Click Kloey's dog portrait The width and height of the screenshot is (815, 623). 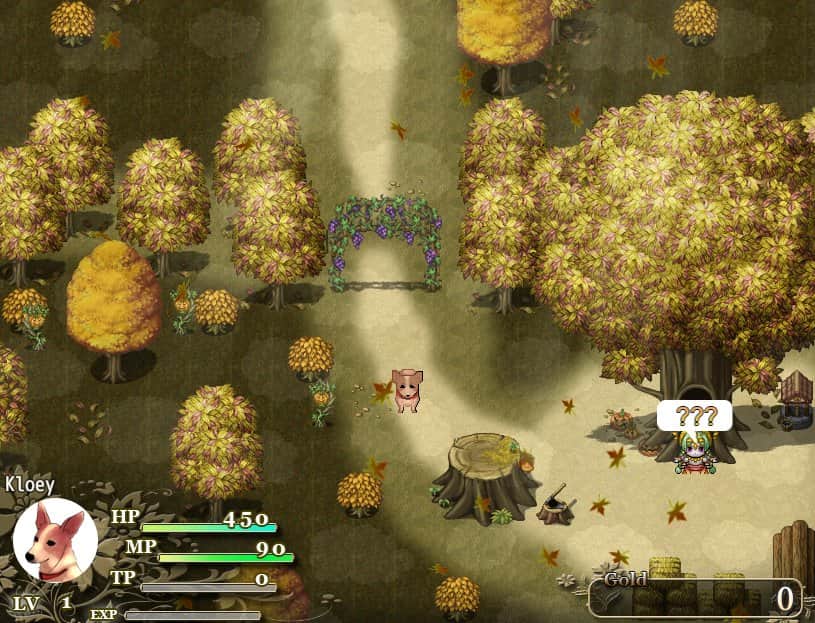55,541
